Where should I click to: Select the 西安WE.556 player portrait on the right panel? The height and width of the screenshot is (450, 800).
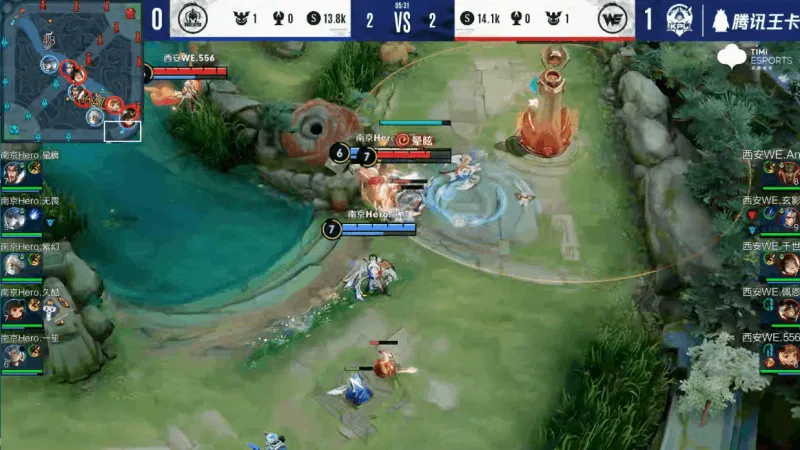click(x=786, y=355)
